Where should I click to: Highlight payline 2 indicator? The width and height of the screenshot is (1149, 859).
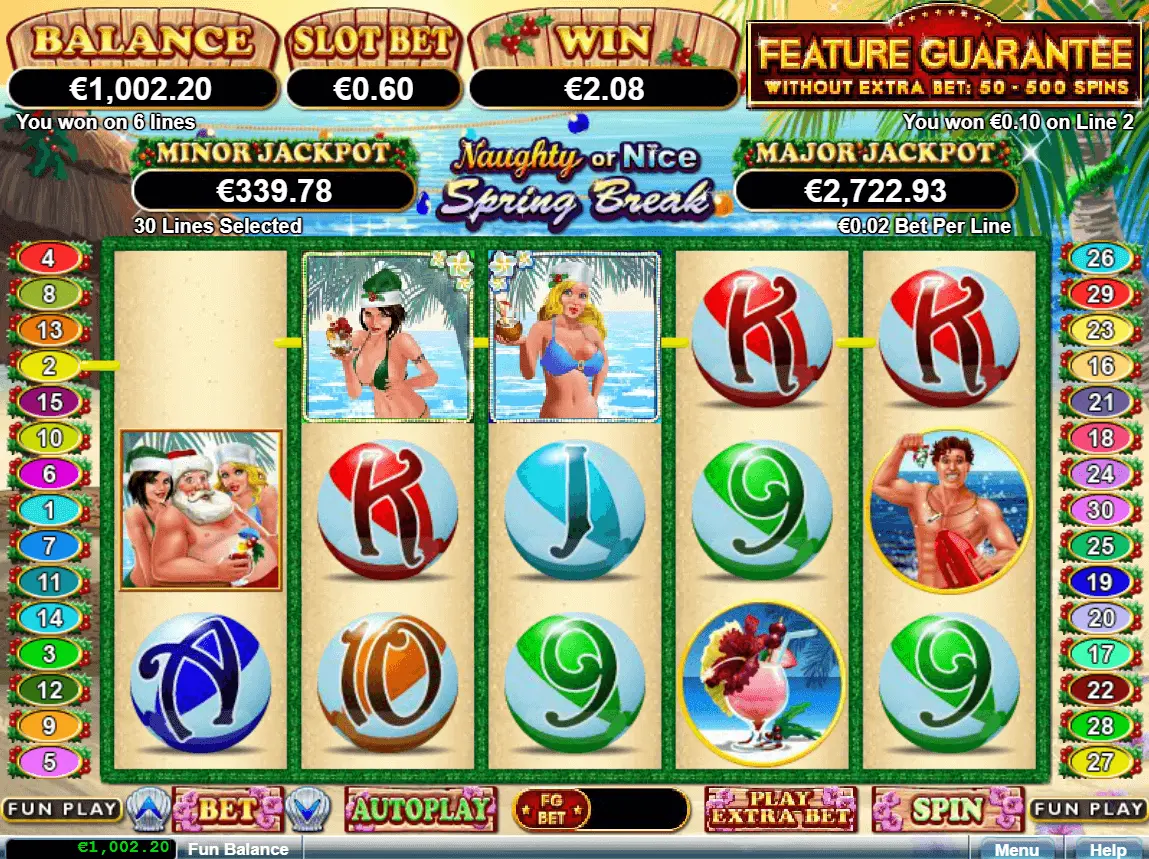click(x=48, y=366)
